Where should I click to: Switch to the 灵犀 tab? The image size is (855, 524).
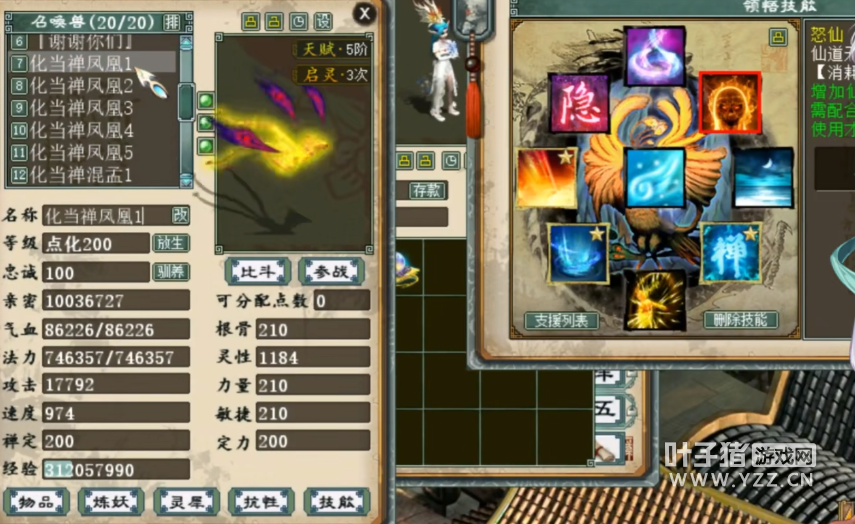click(186, 502)
